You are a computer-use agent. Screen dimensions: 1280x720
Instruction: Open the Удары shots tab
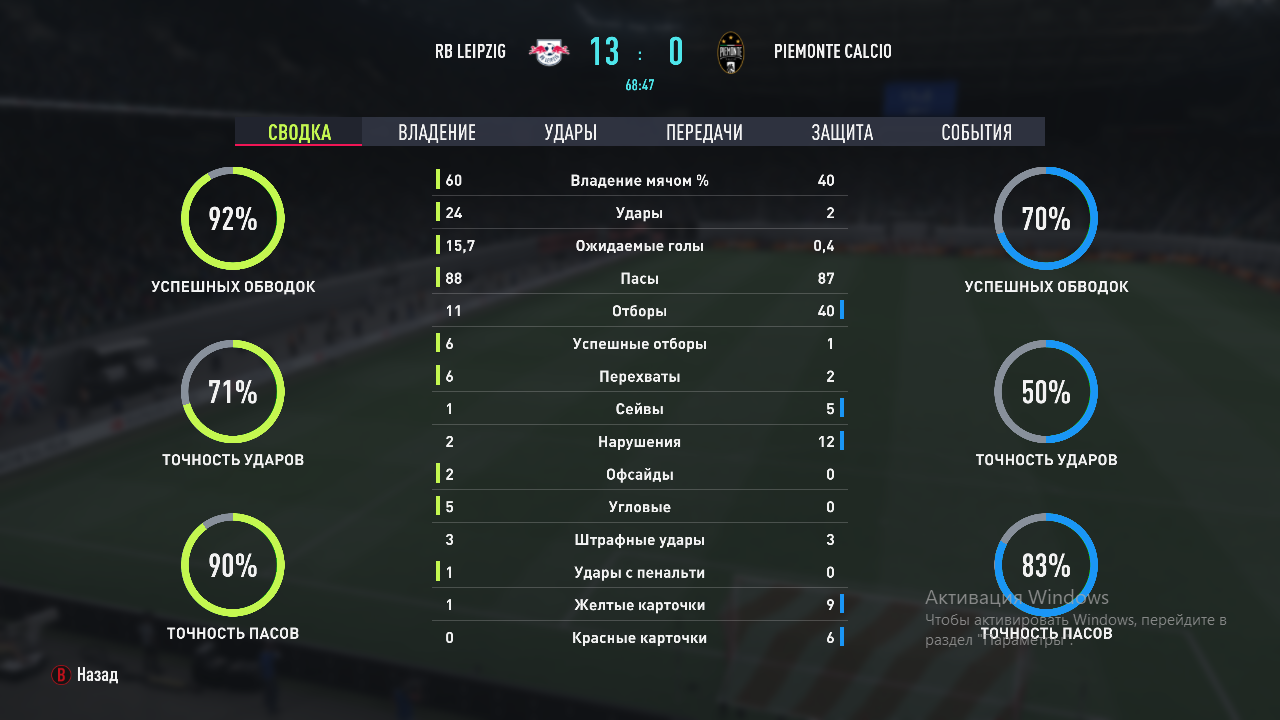[571, 132]
